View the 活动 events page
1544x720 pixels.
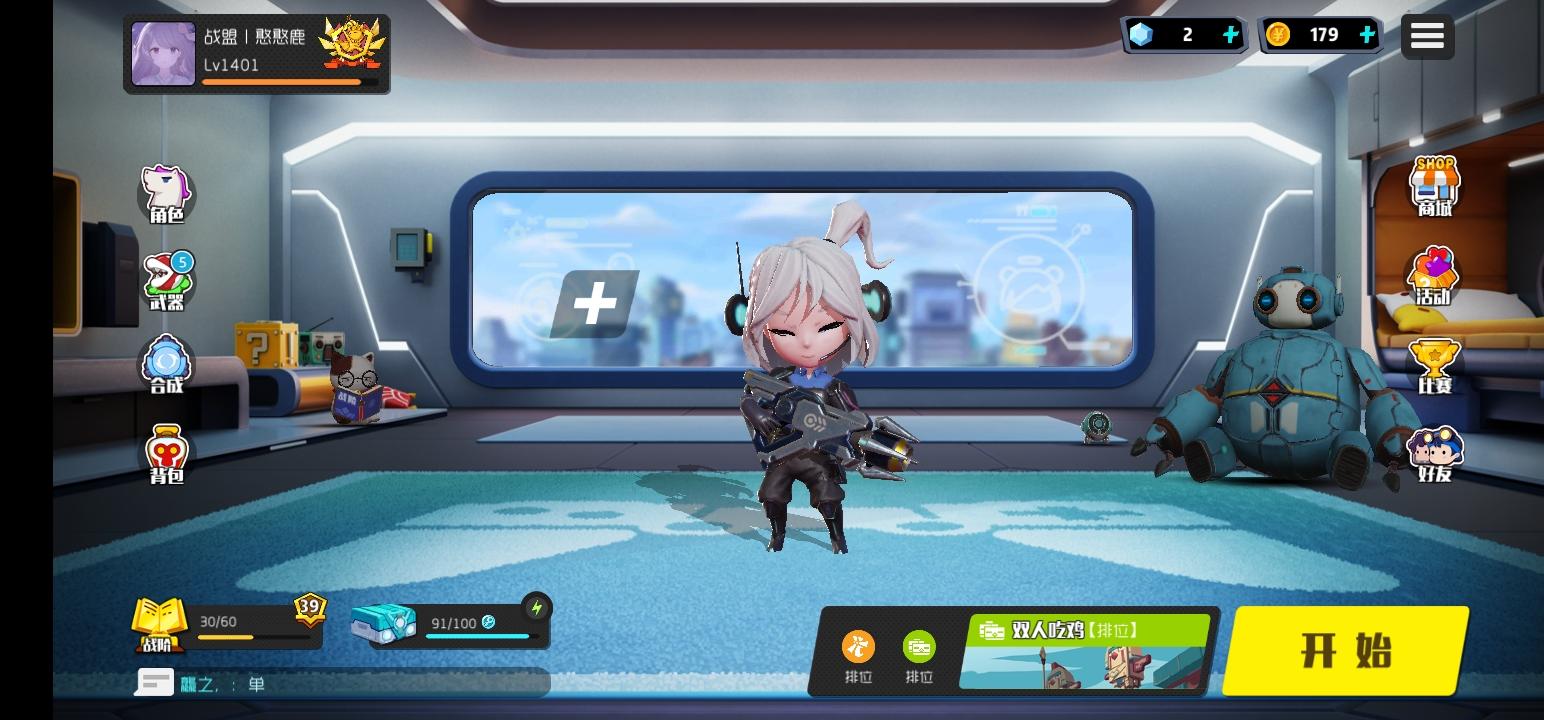[x=1434, y=275]
